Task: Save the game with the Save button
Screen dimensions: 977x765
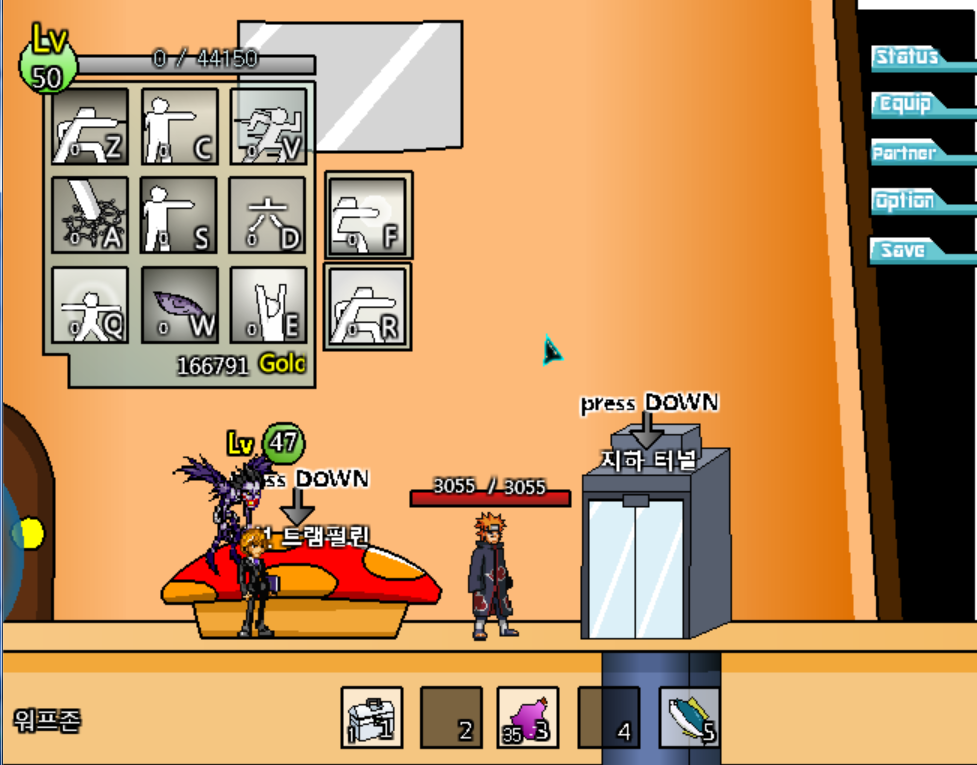Action: pos(902,250)
